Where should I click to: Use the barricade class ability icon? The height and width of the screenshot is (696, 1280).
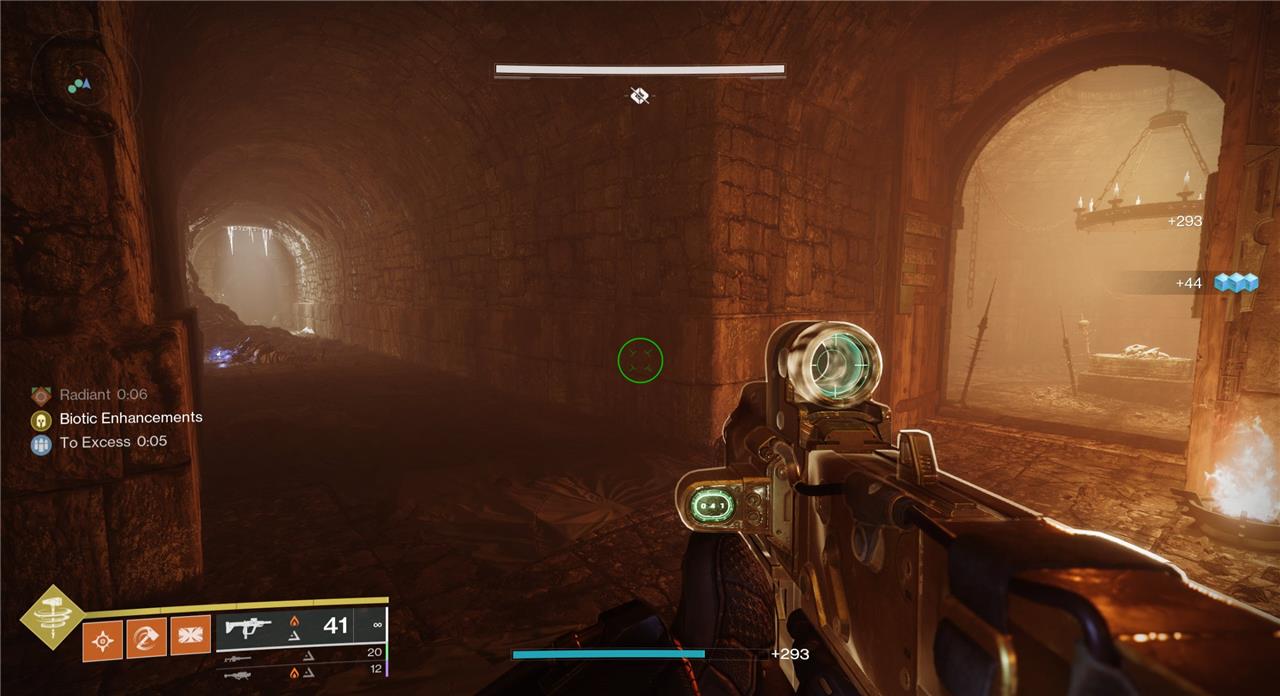point(190,636)
